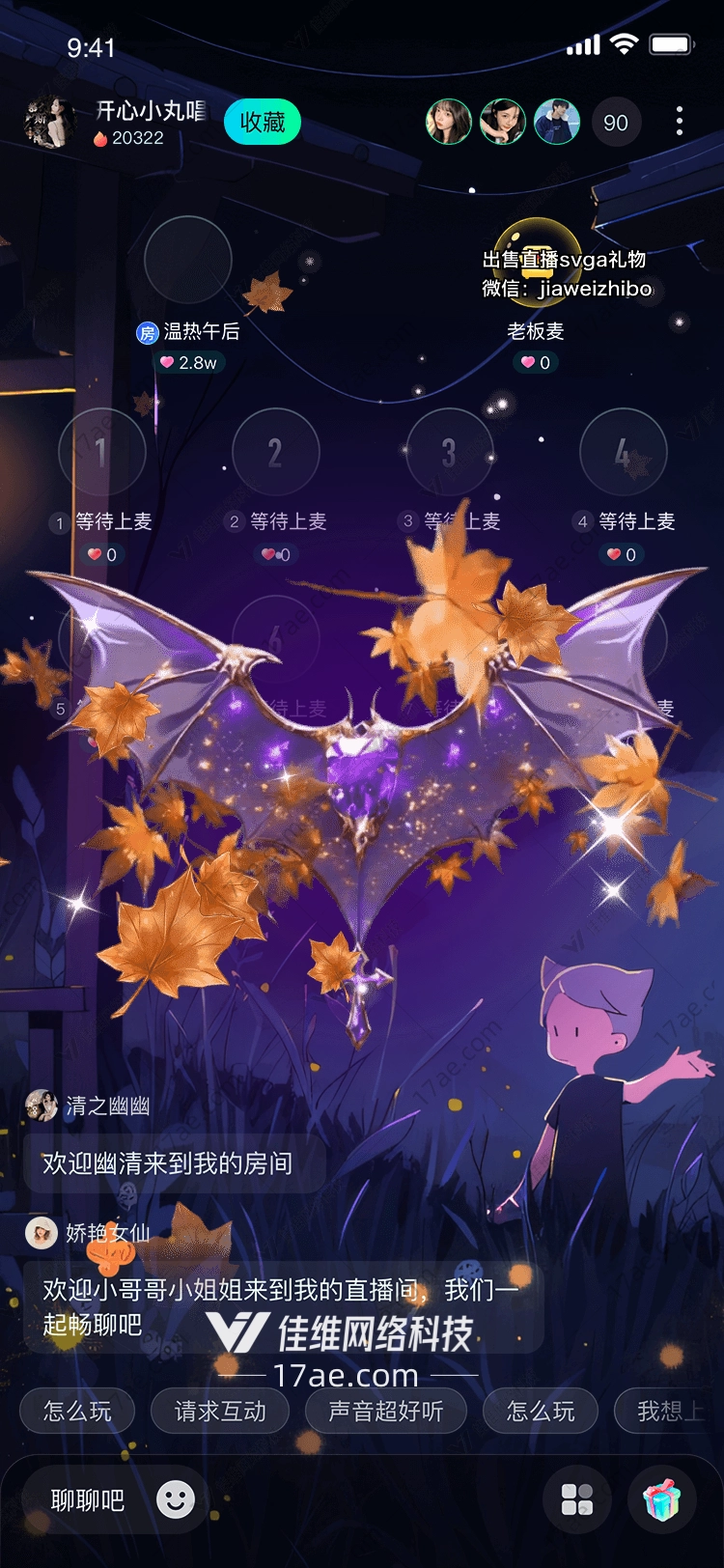Open the gift box panel

click(662, 1499)
